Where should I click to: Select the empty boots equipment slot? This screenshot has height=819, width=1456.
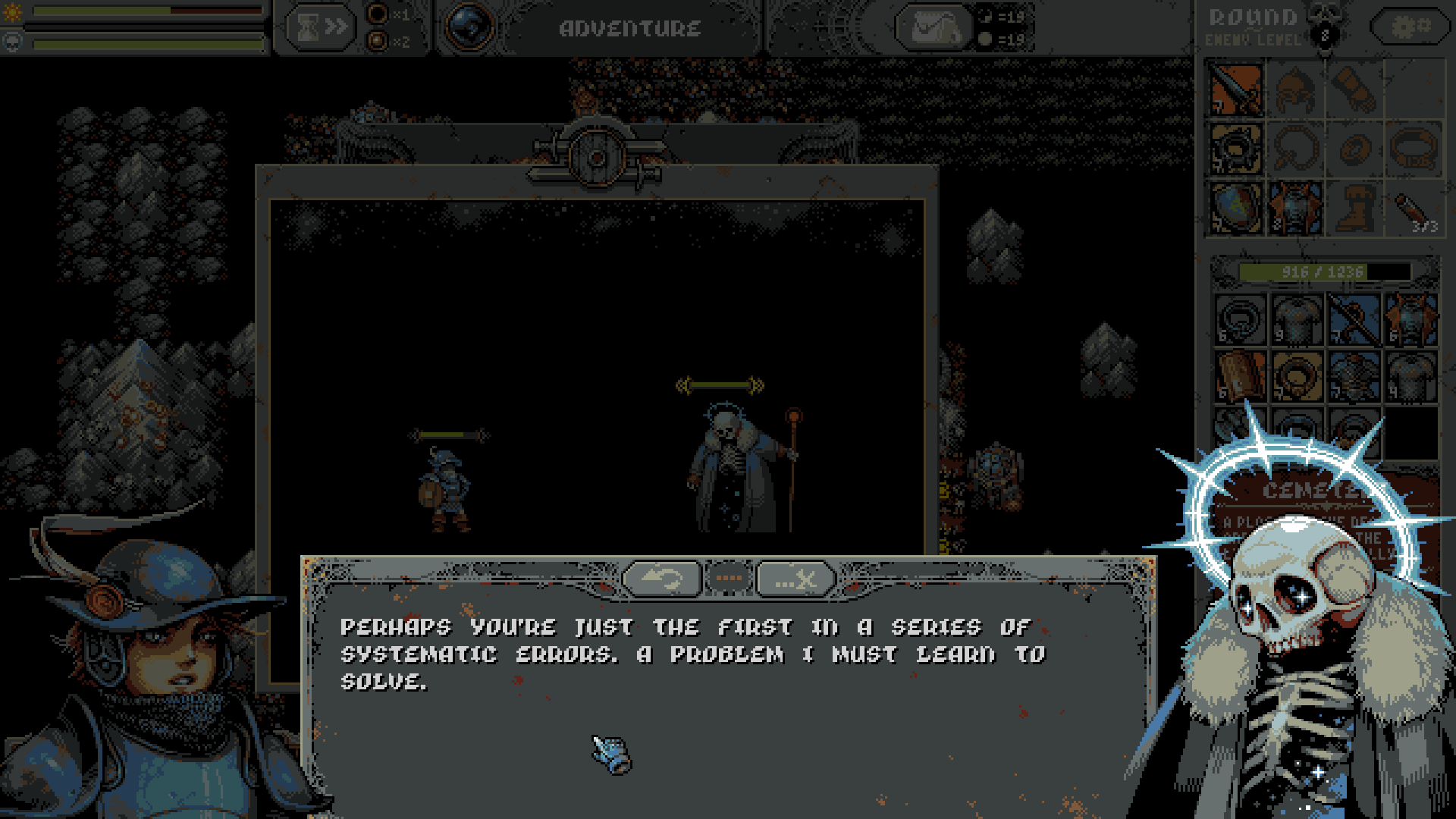pos(1354,208)
